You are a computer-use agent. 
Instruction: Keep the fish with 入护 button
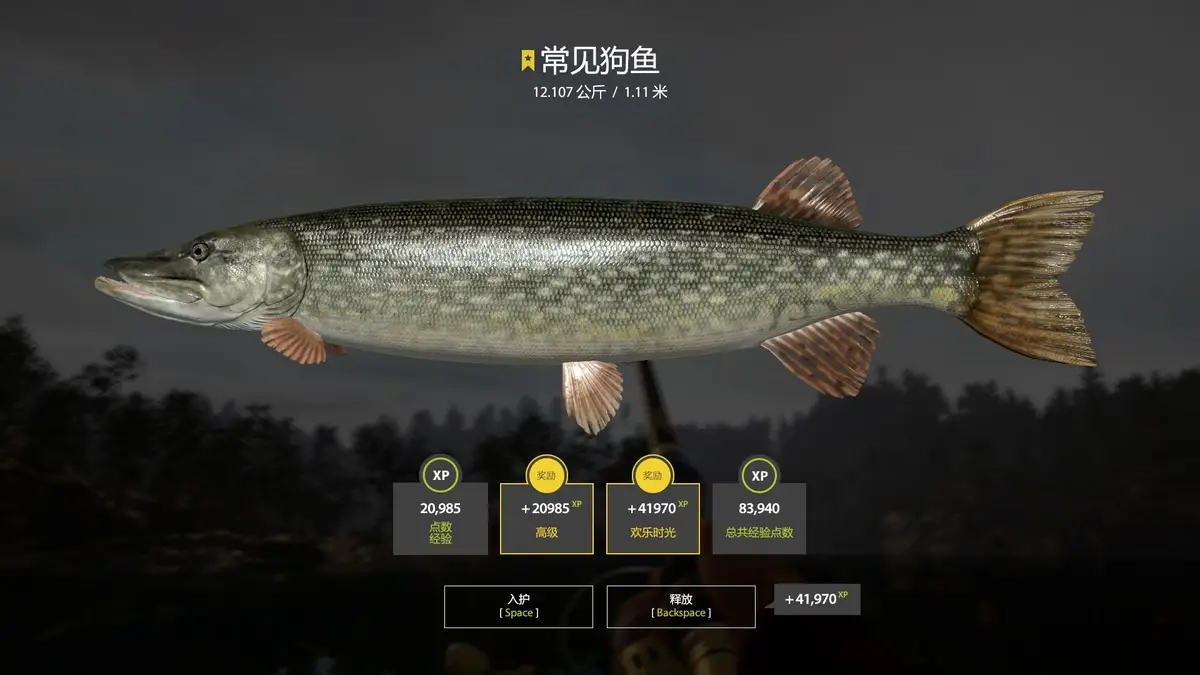pos(518,606)
